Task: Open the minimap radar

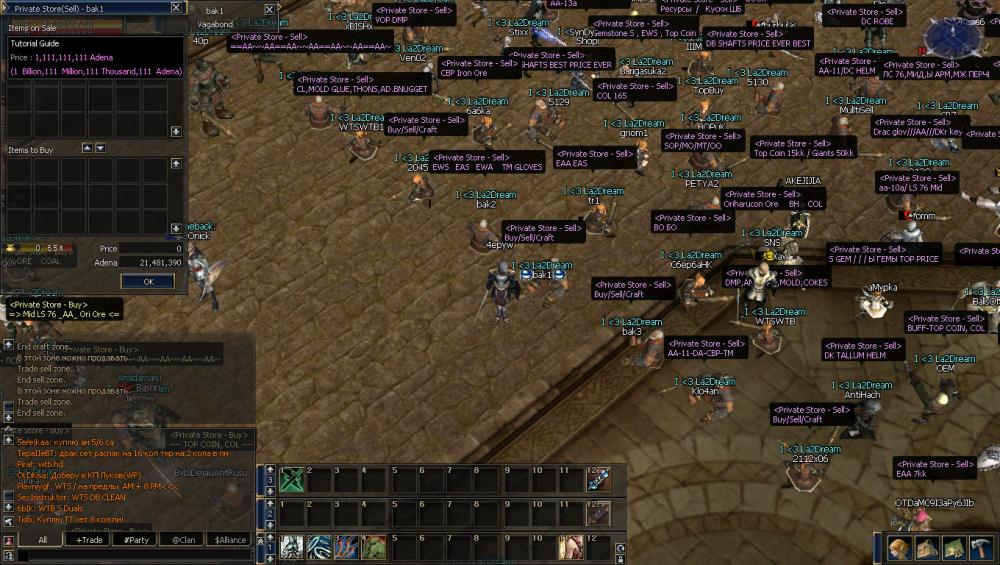Action: (x=953, y=35)
